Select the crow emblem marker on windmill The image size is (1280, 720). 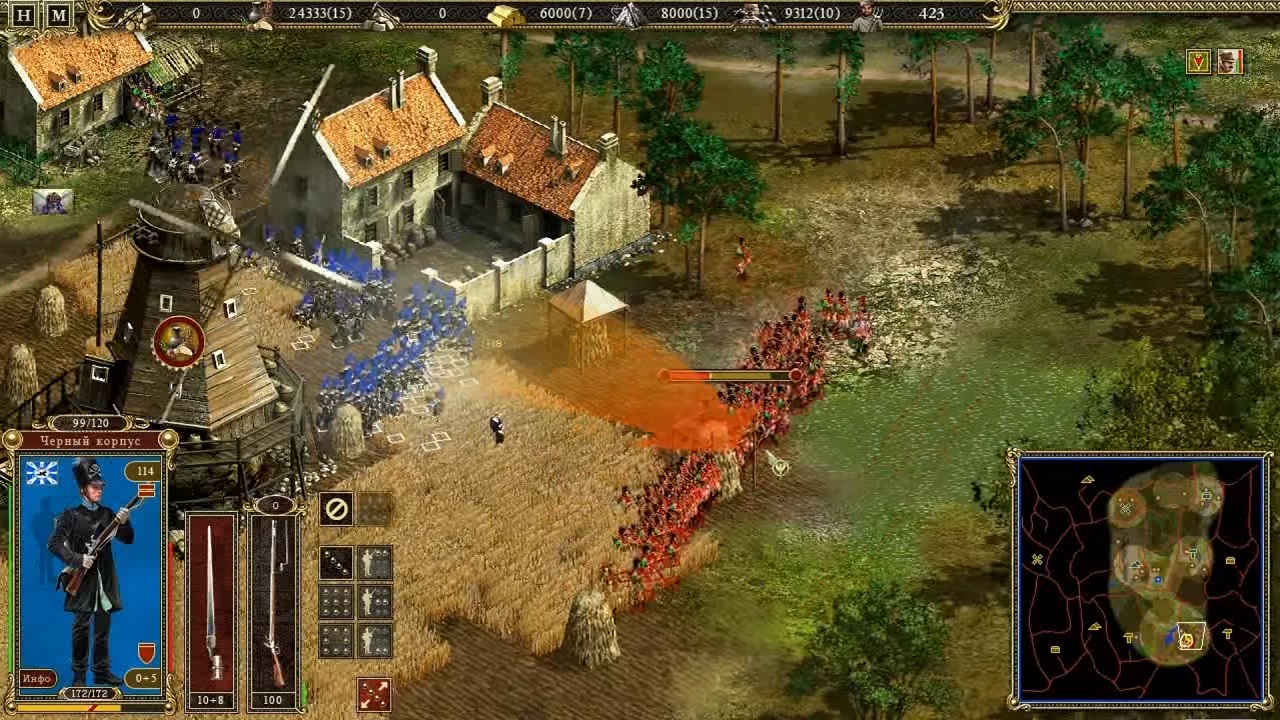[179, 342]
